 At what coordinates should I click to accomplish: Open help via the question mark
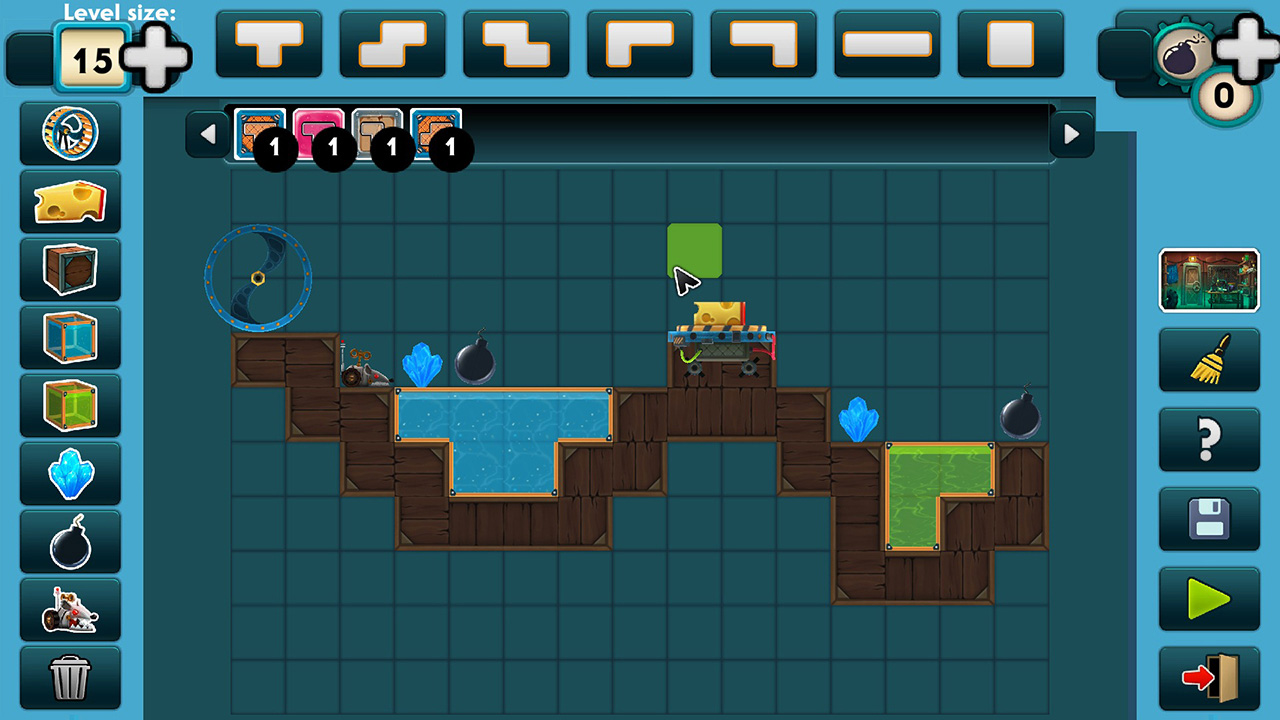1209,440
